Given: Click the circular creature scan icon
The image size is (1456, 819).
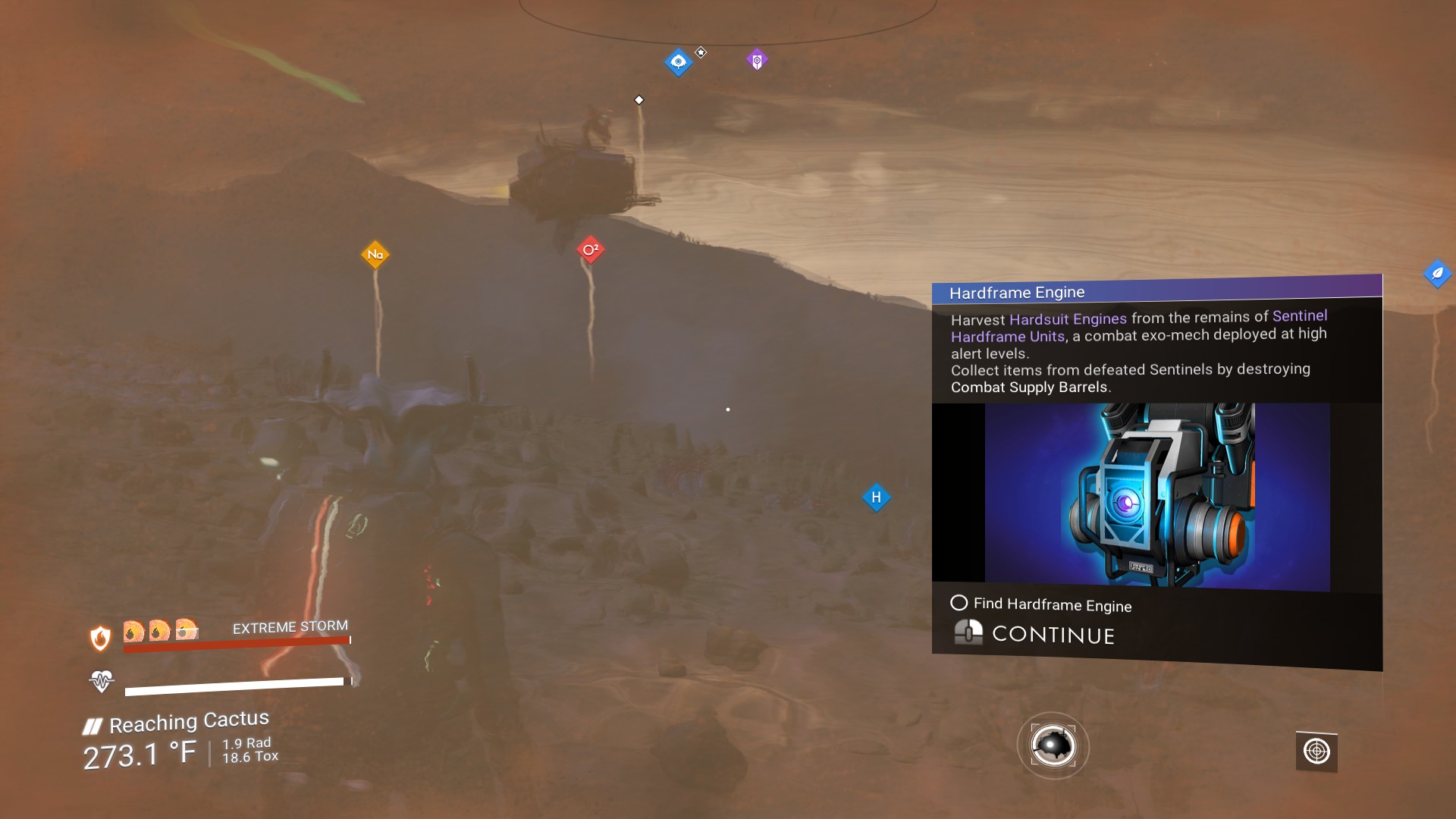Looking at the screenshot, I should point(1053,747).
